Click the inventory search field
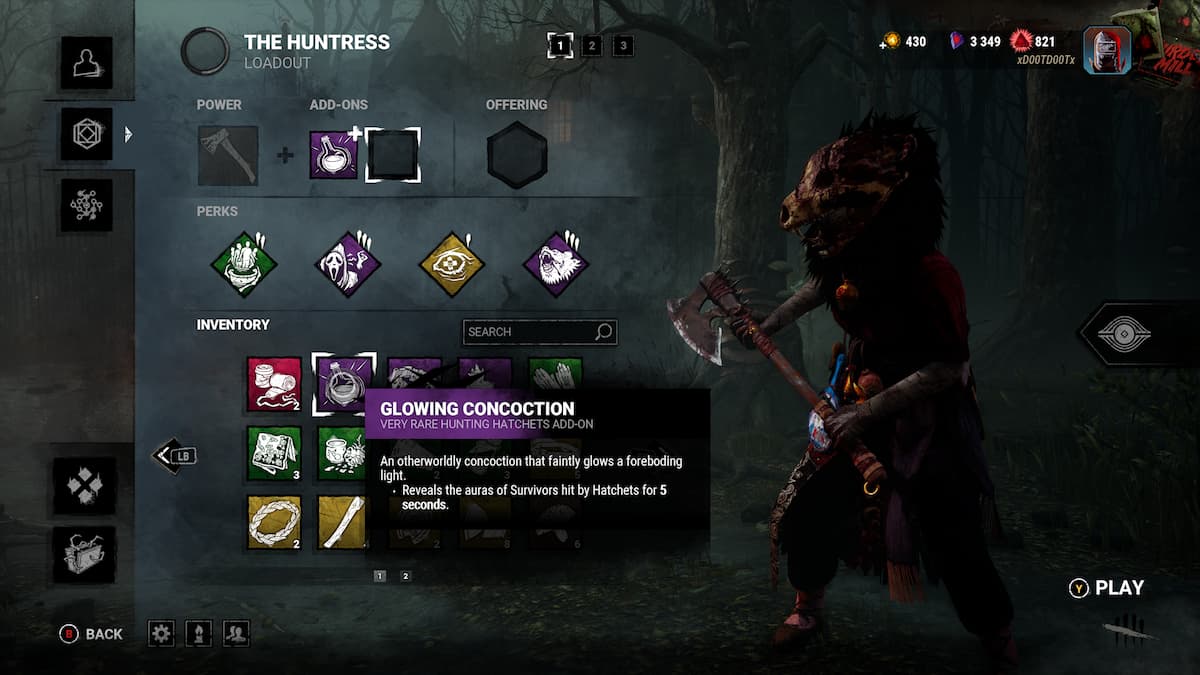 click(x=530, y=332)
